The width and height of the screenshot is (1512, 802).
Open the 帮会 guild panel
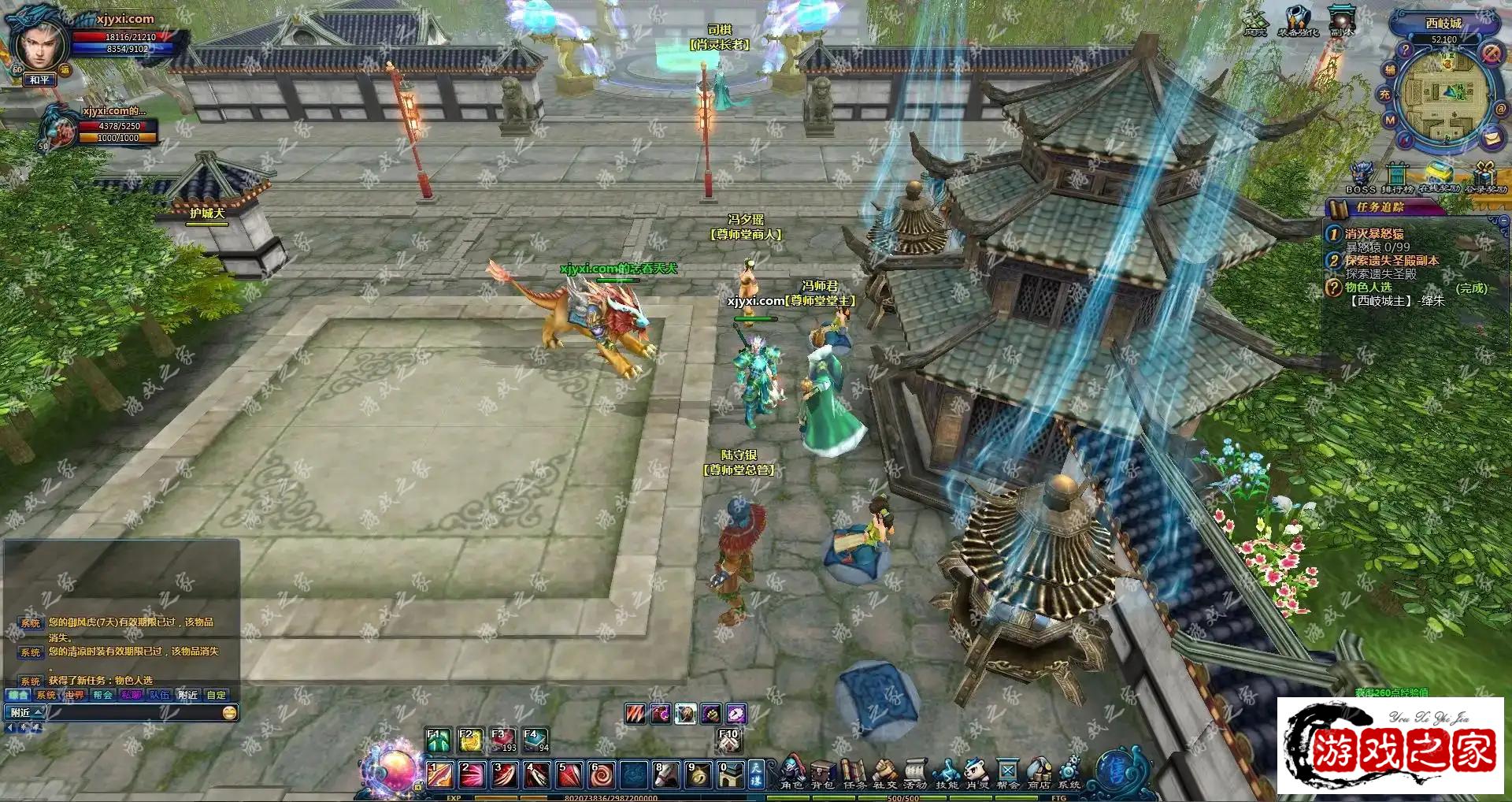tap(1007, 773)
